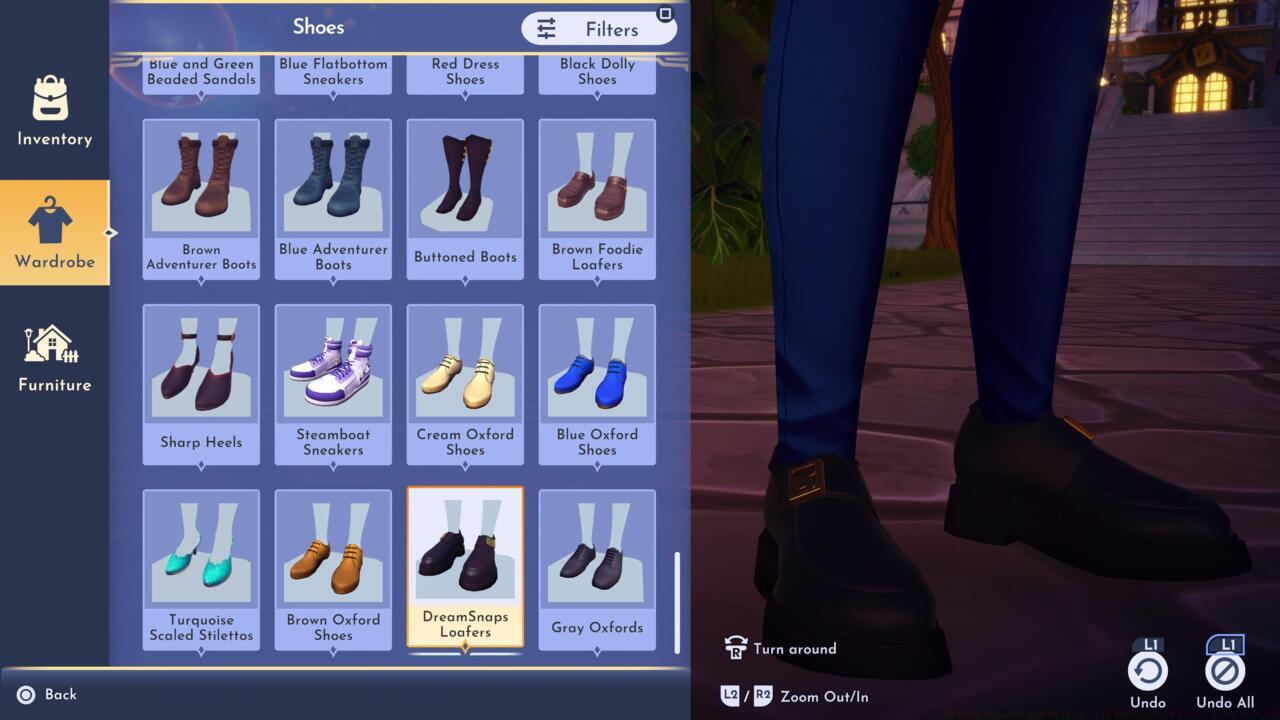Click the Undo icon
This screenshot has width=1280, height=720.
pos(1147,670)
